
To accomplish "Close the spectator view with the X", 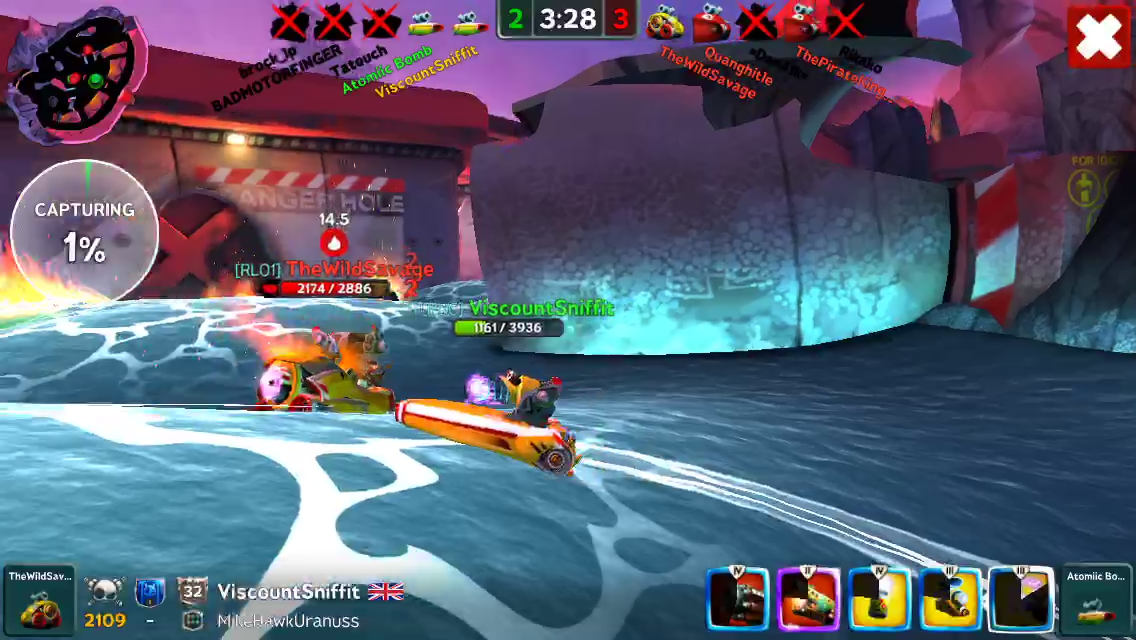I will point(1099,37).
